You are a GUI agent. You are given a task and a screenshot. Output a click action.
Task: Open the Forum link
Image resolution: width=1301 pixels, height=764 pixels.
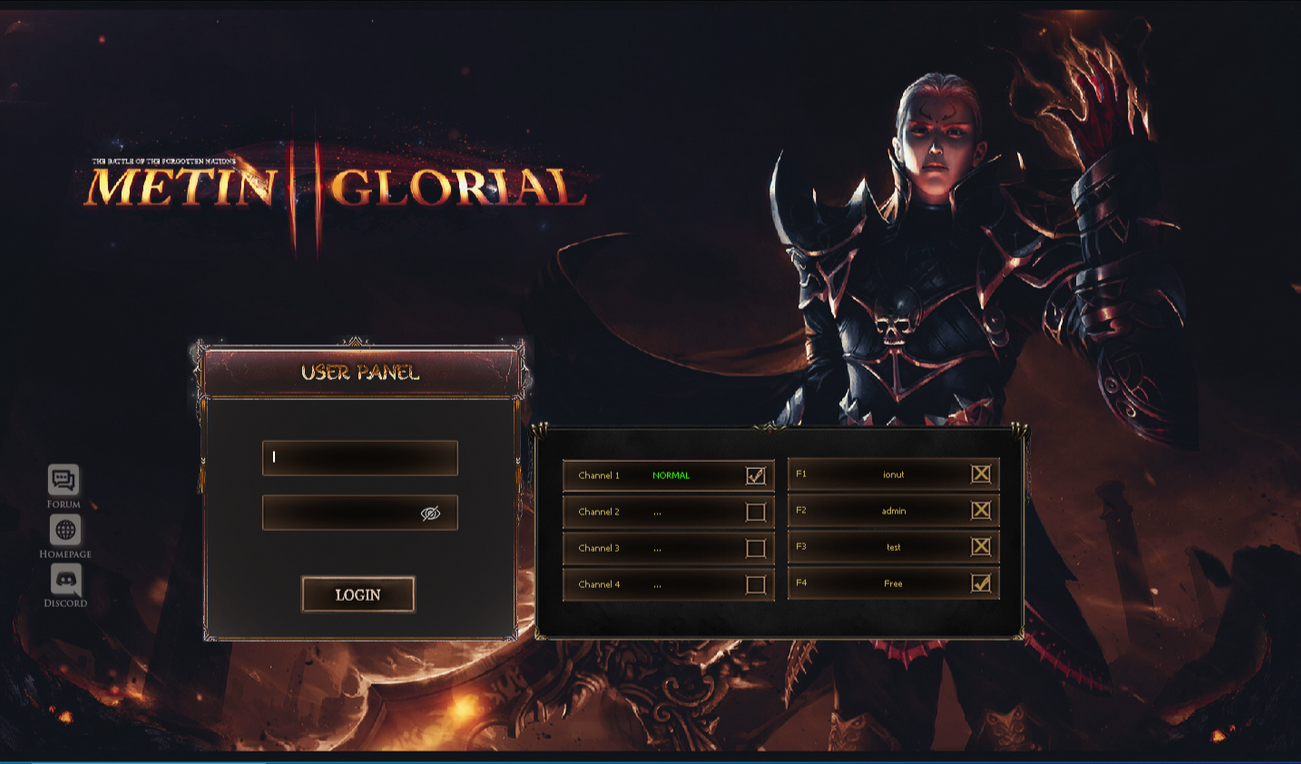[x=64, y=481]
